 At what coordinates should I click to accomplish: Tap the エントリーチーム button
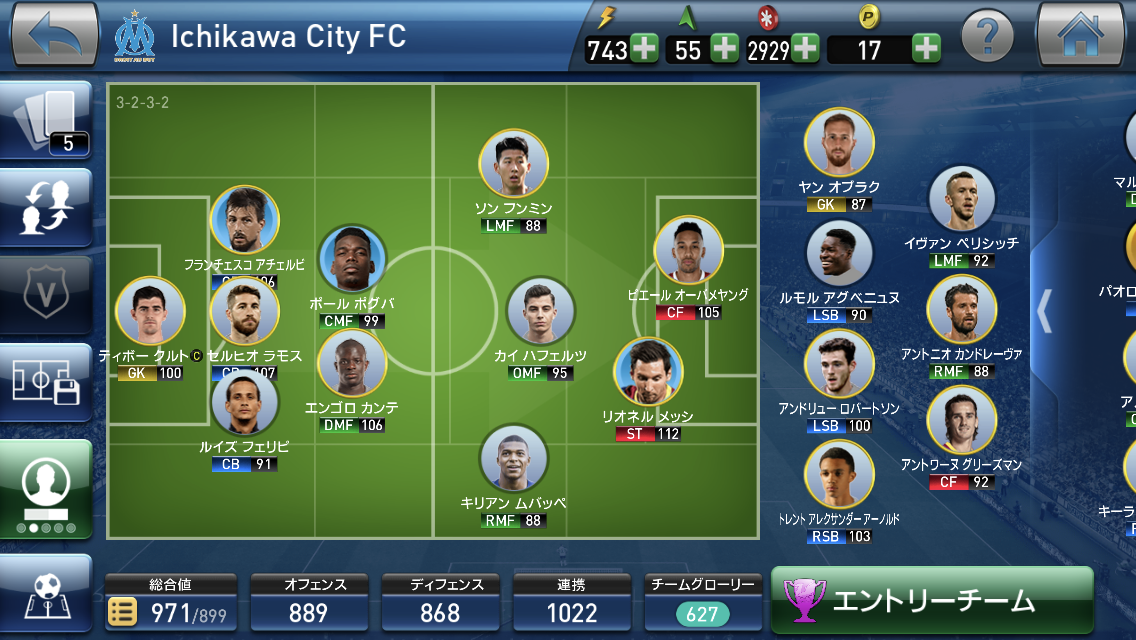[932, 600]
